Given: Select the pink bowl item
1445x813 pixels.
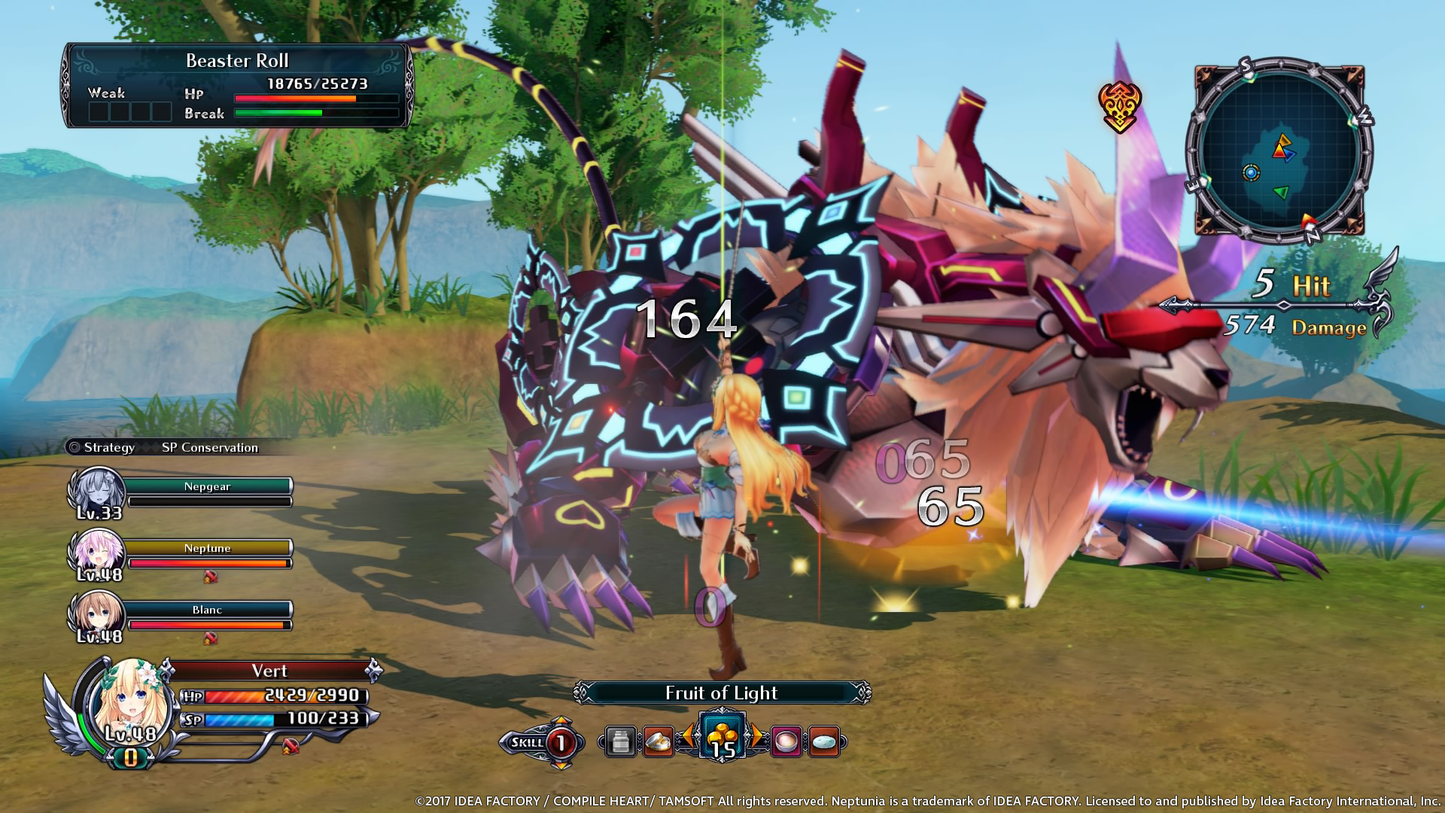Looking at the screenshot, I should click(787, 742).
